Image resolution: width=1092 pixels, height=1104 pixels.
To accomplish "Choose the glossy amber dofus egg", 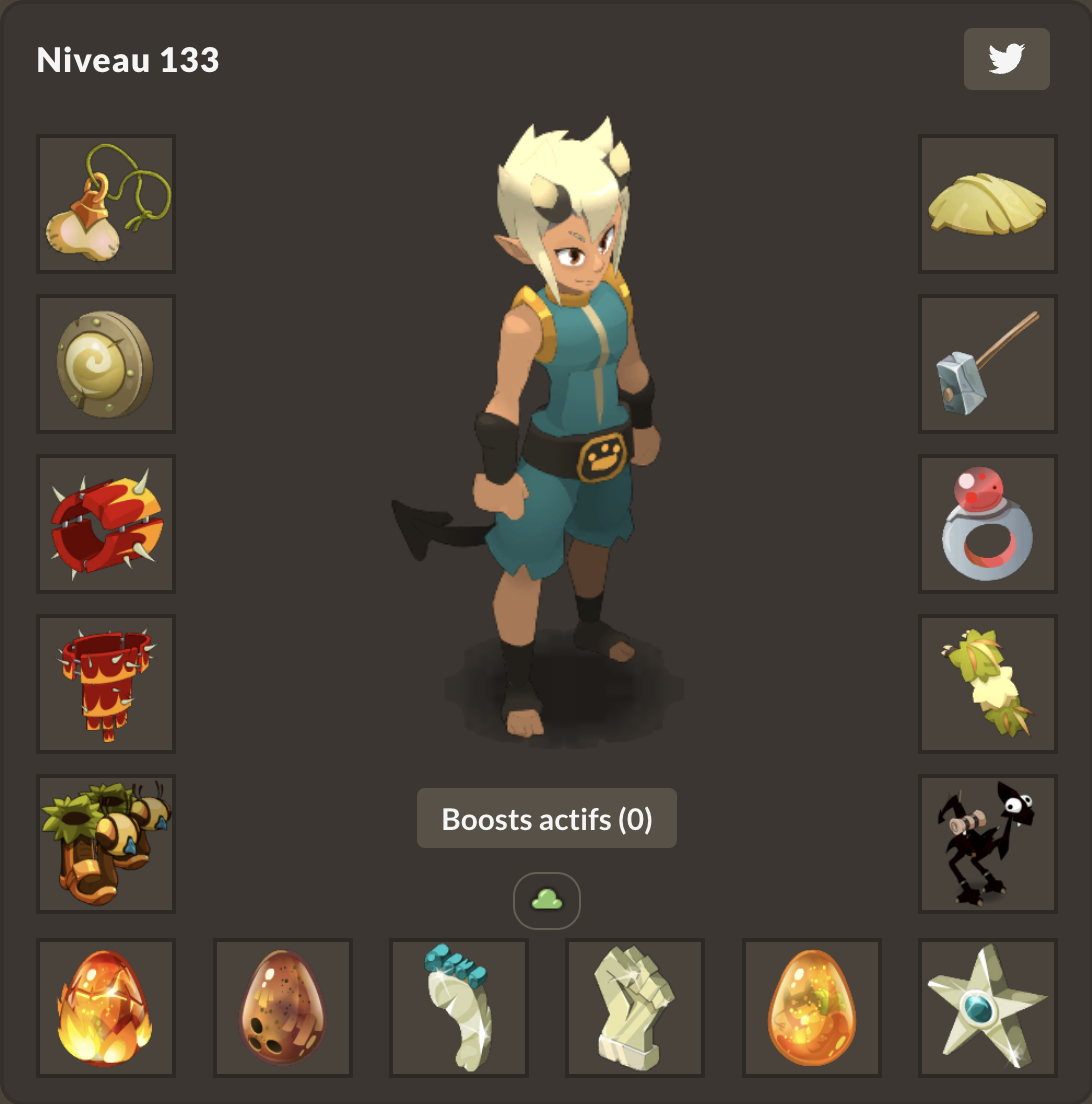I will [x=812, y=1008].
